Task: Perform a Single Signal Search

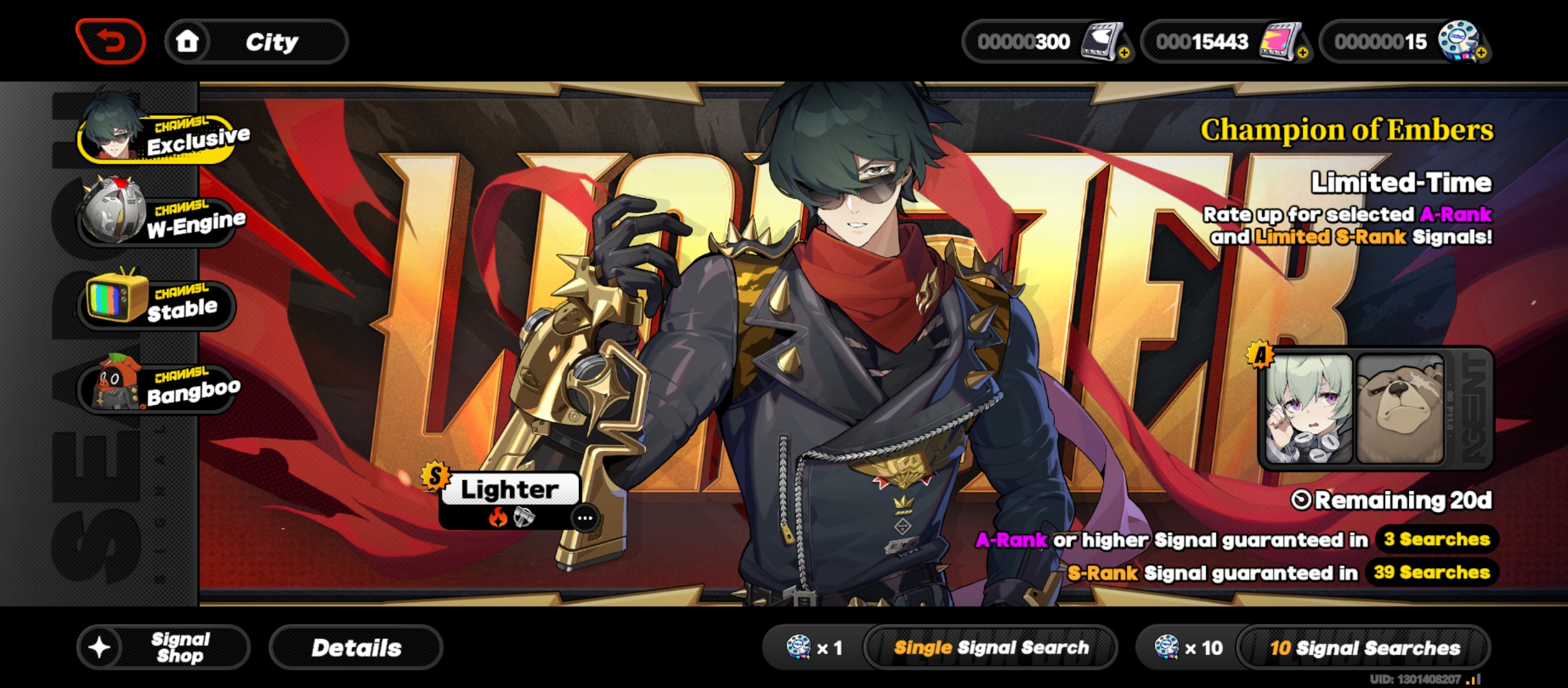Action: 993,647
